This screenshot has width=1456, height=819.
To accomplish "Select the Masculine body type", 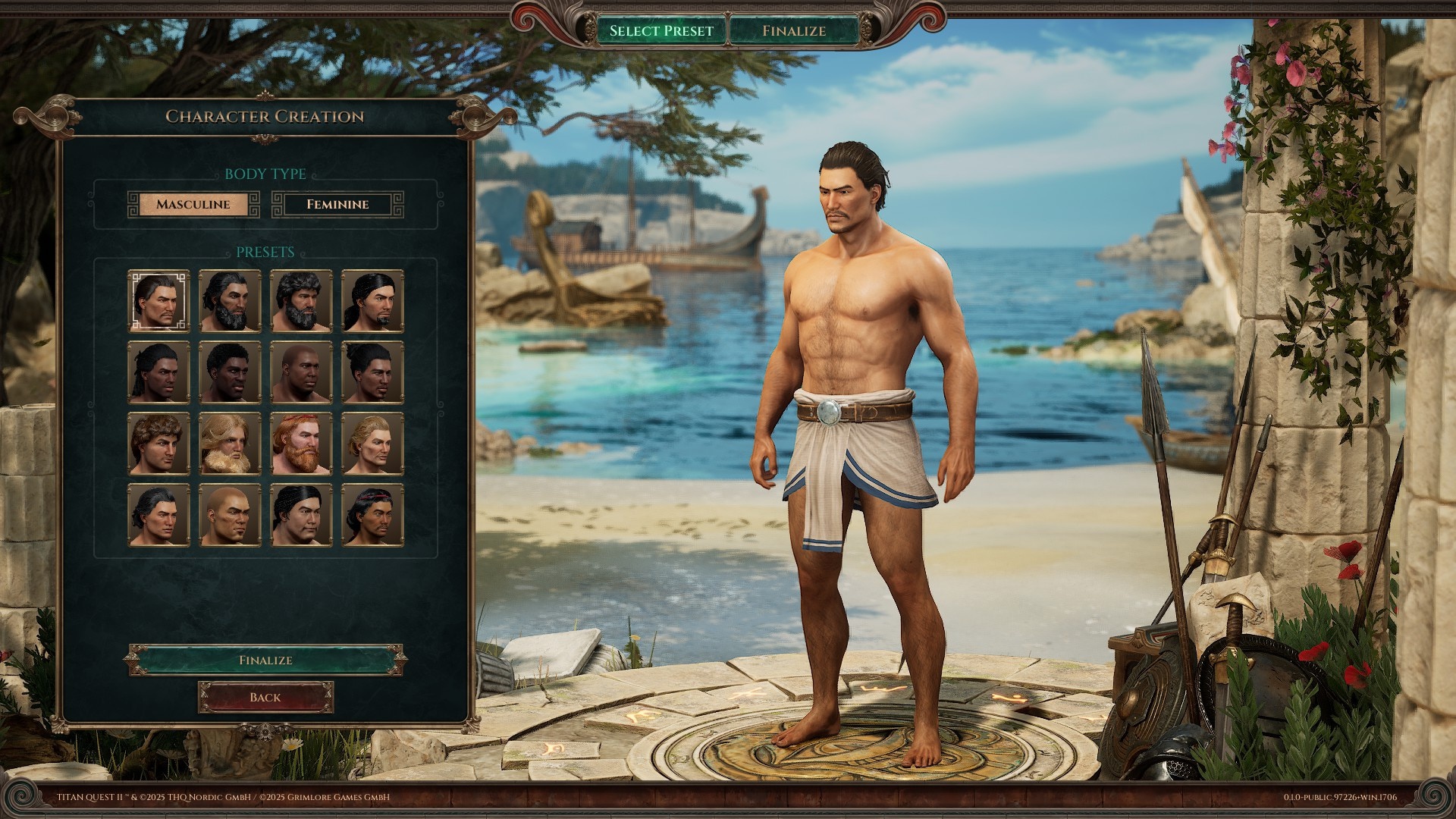I will 193,205.
